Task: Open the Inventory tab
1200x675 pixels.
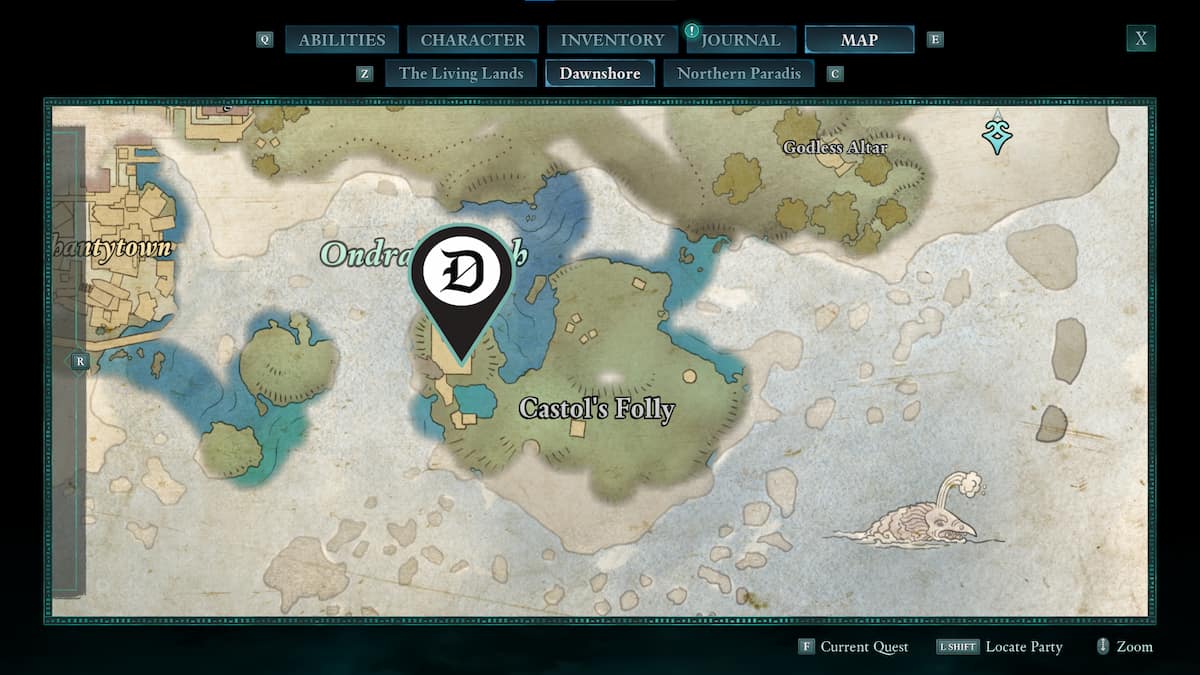Action: [x=612, y=40]
